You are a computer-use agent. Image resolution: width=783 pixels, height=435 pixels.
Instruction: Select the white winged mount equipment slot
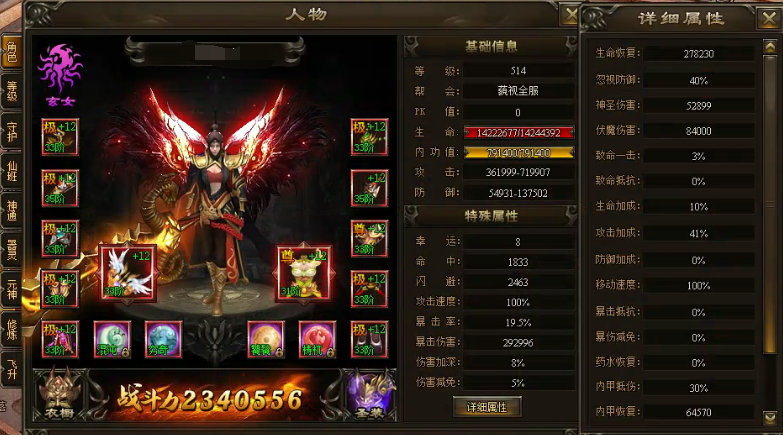click(x=127, y=273)
